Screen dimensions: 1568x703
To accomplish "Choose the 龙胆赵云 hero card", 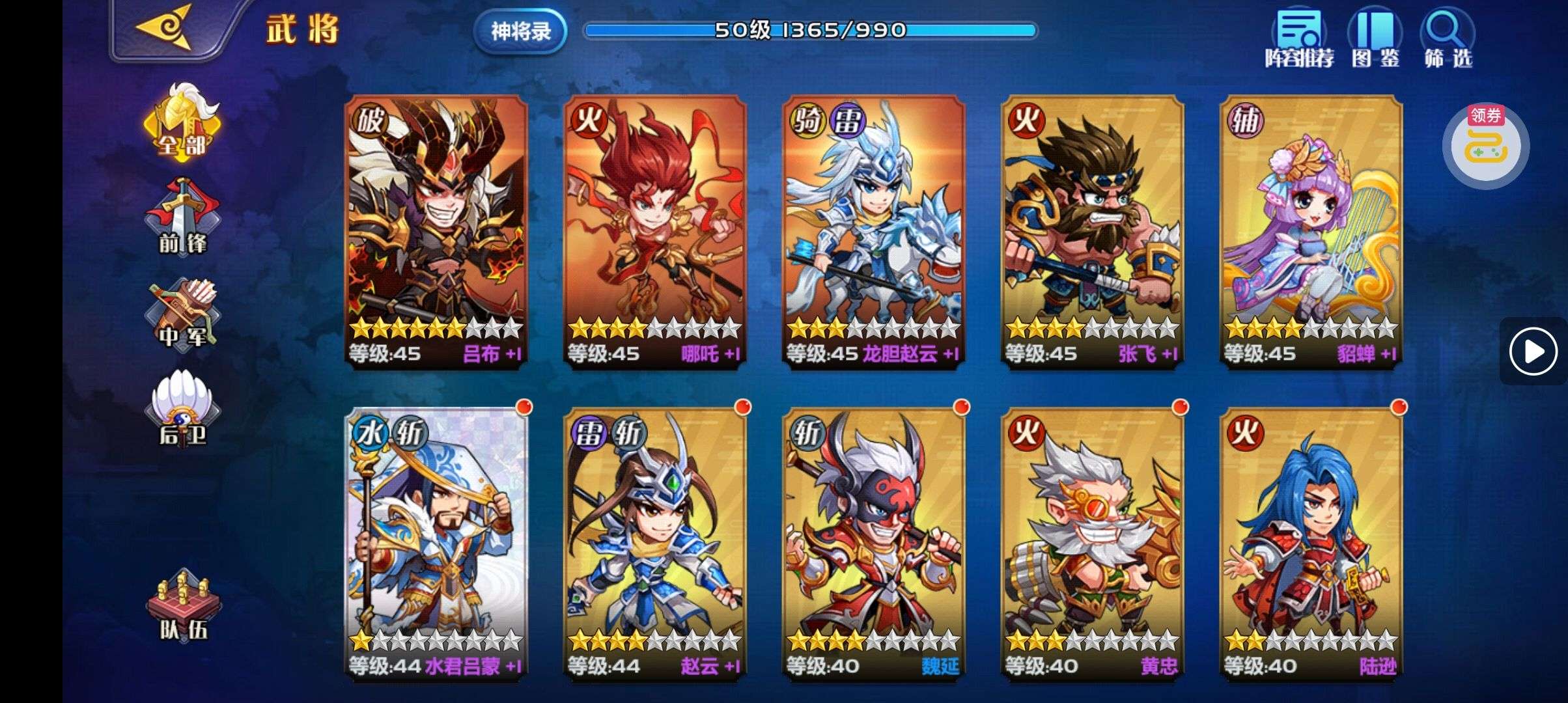I will [x=873, y=231].
